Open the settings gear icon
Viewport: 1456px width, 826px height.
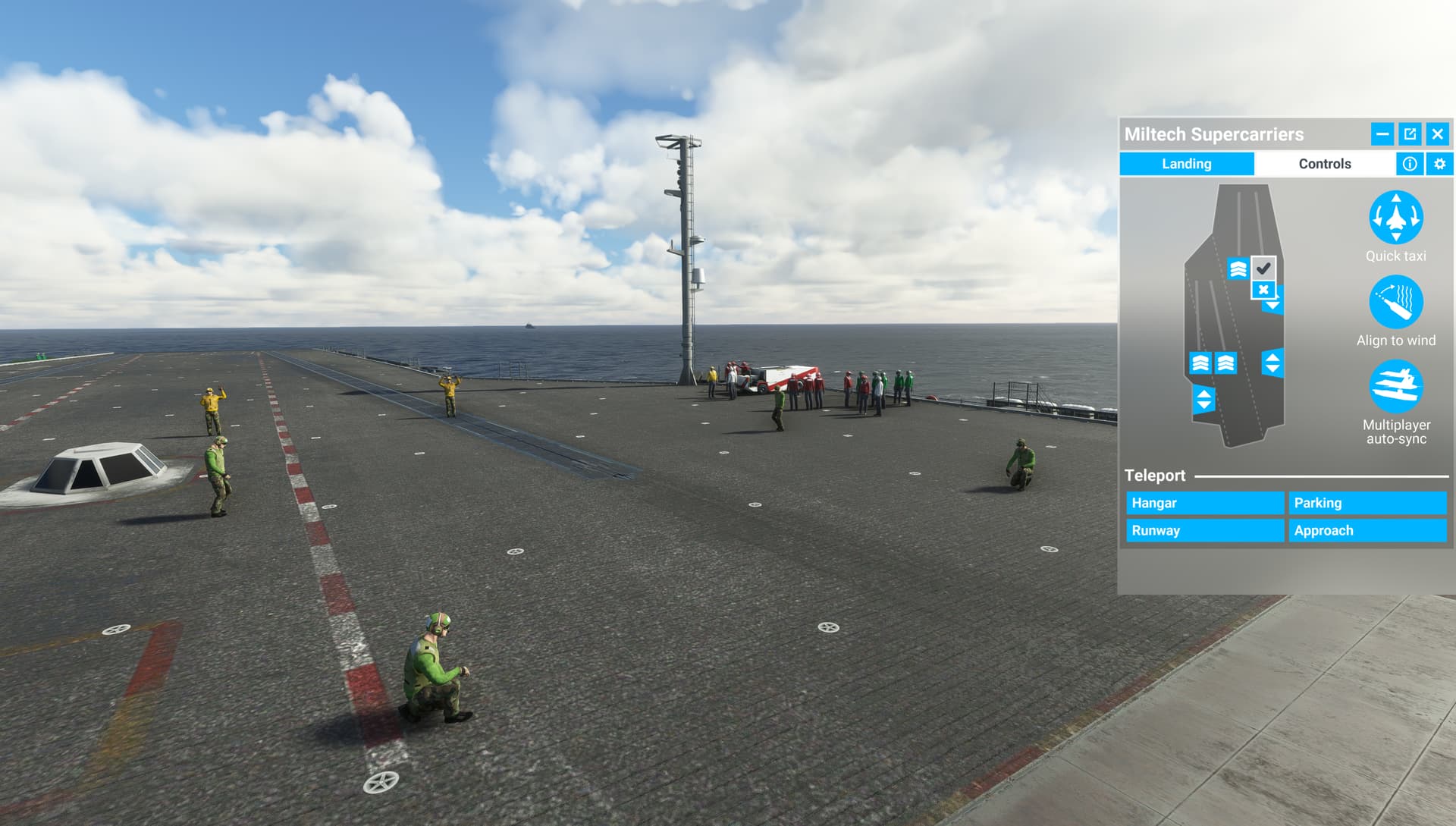1438,164
